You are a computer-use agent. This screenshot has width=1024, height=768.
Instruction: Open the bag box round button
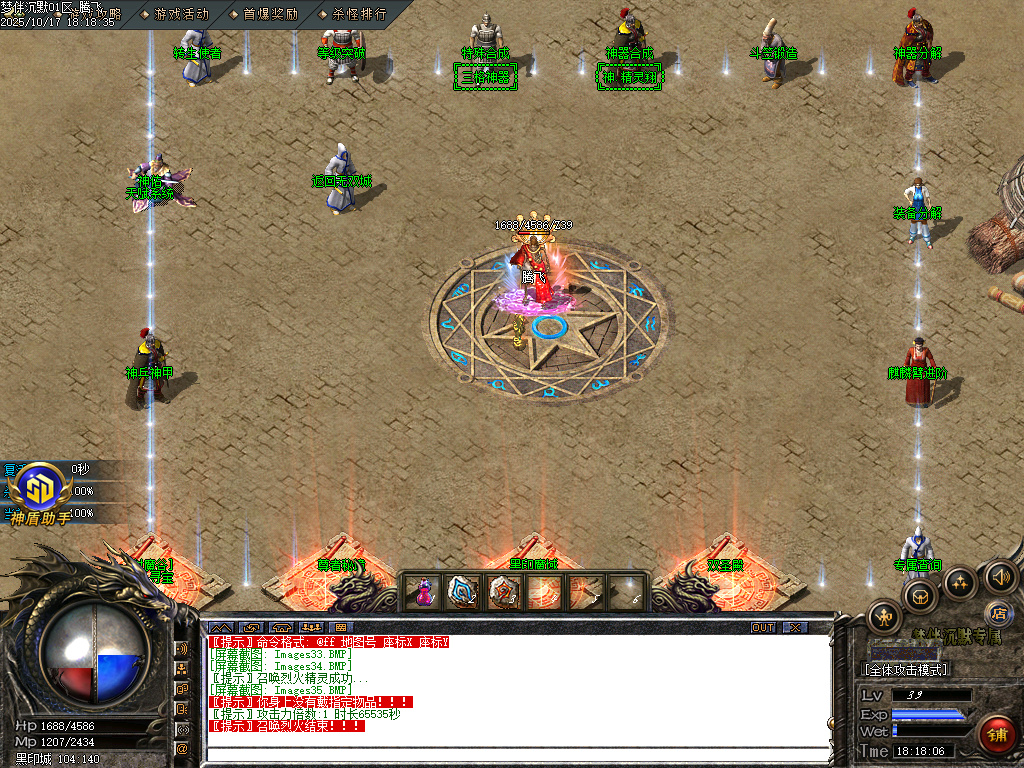(919, 597)
